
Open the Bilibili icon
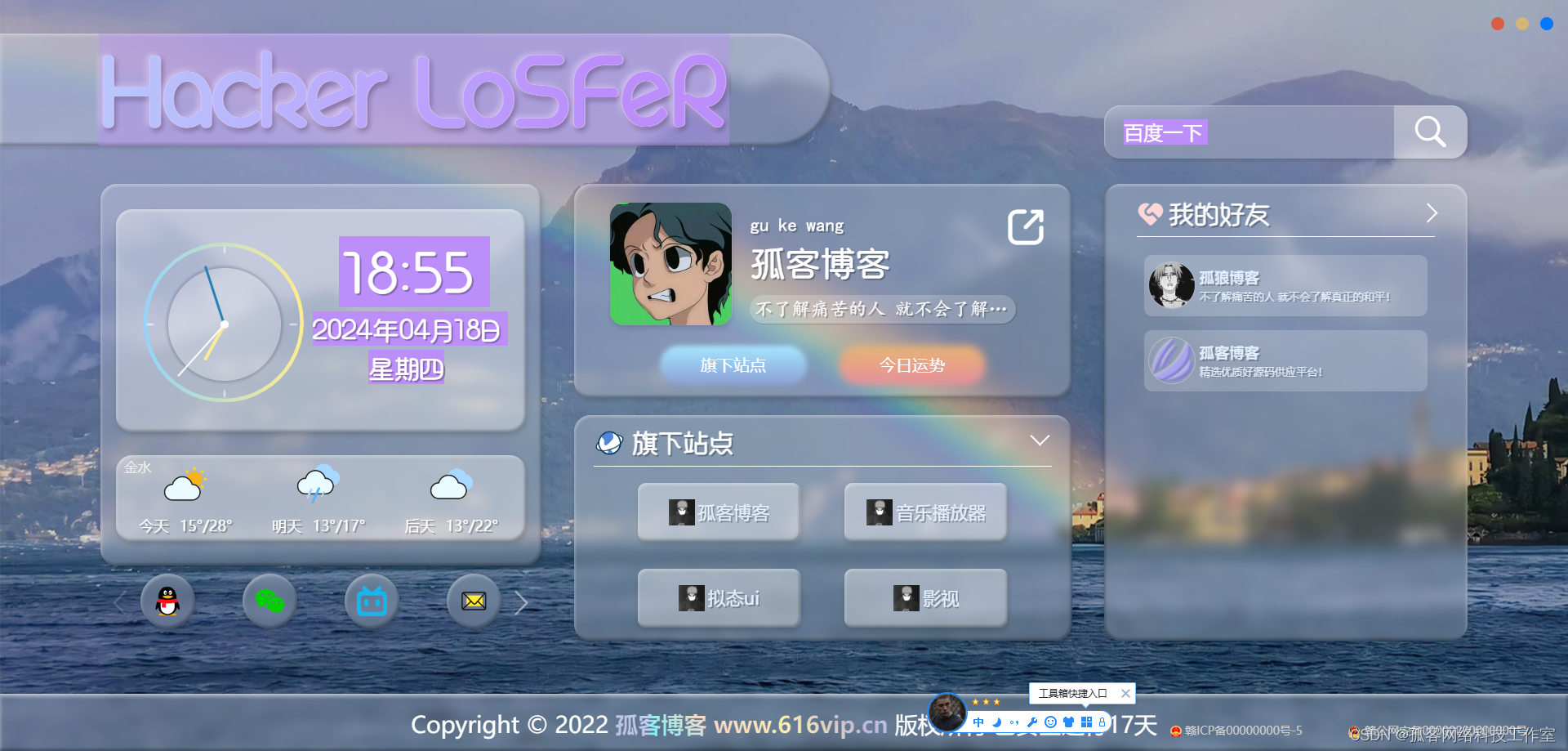point(372,601)
